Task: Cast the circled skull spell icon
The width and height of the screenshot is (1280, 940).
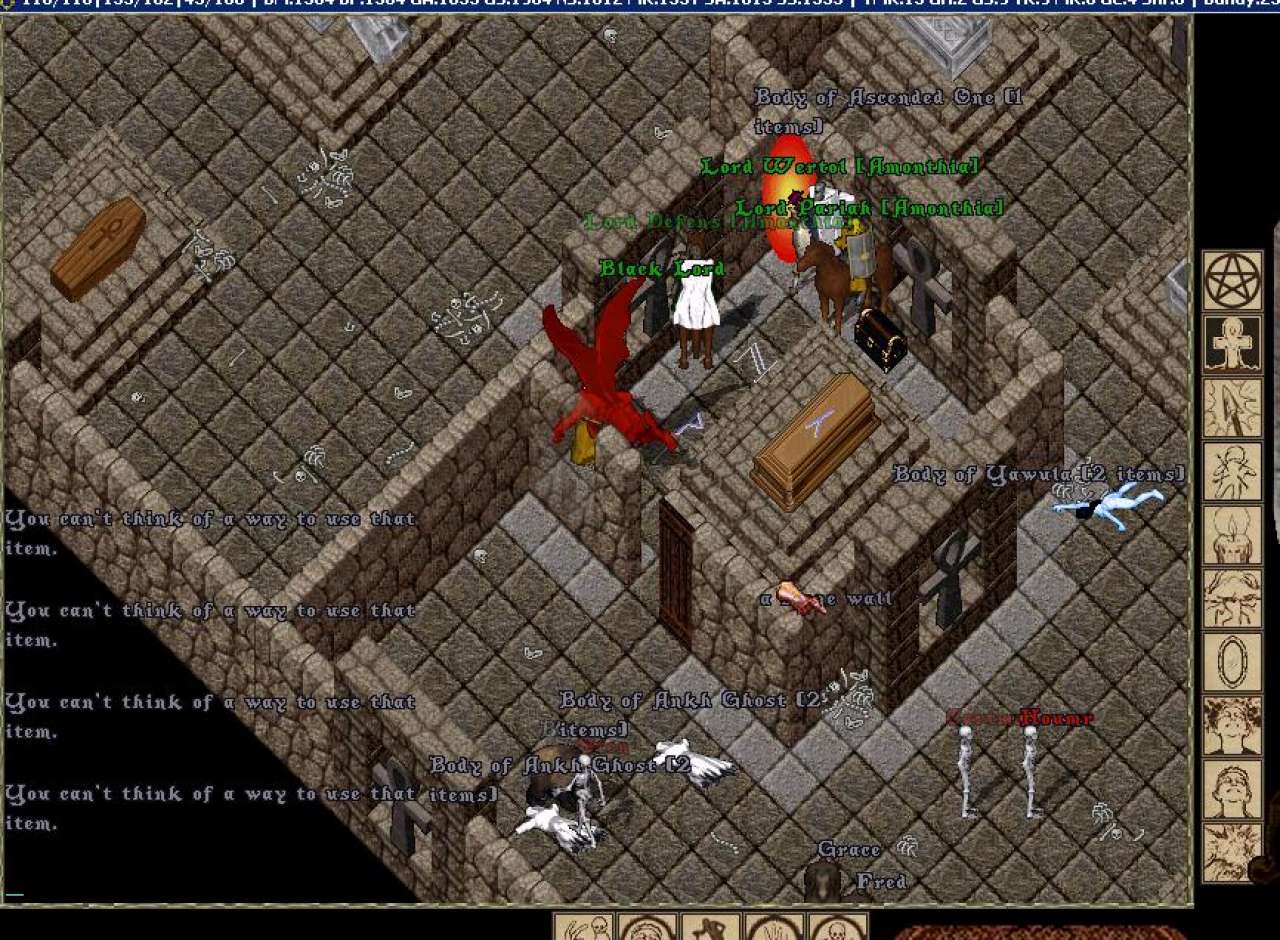Action: (x=838, y=928)
